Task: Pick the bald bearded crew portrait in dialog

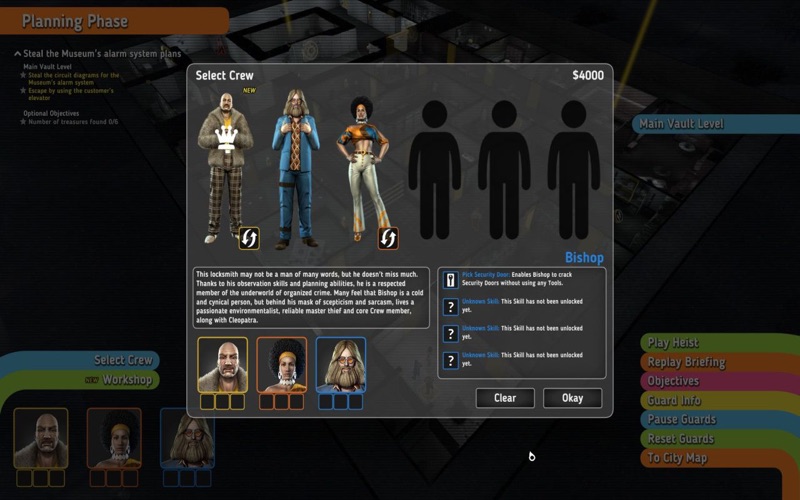Action: [222, 364]
